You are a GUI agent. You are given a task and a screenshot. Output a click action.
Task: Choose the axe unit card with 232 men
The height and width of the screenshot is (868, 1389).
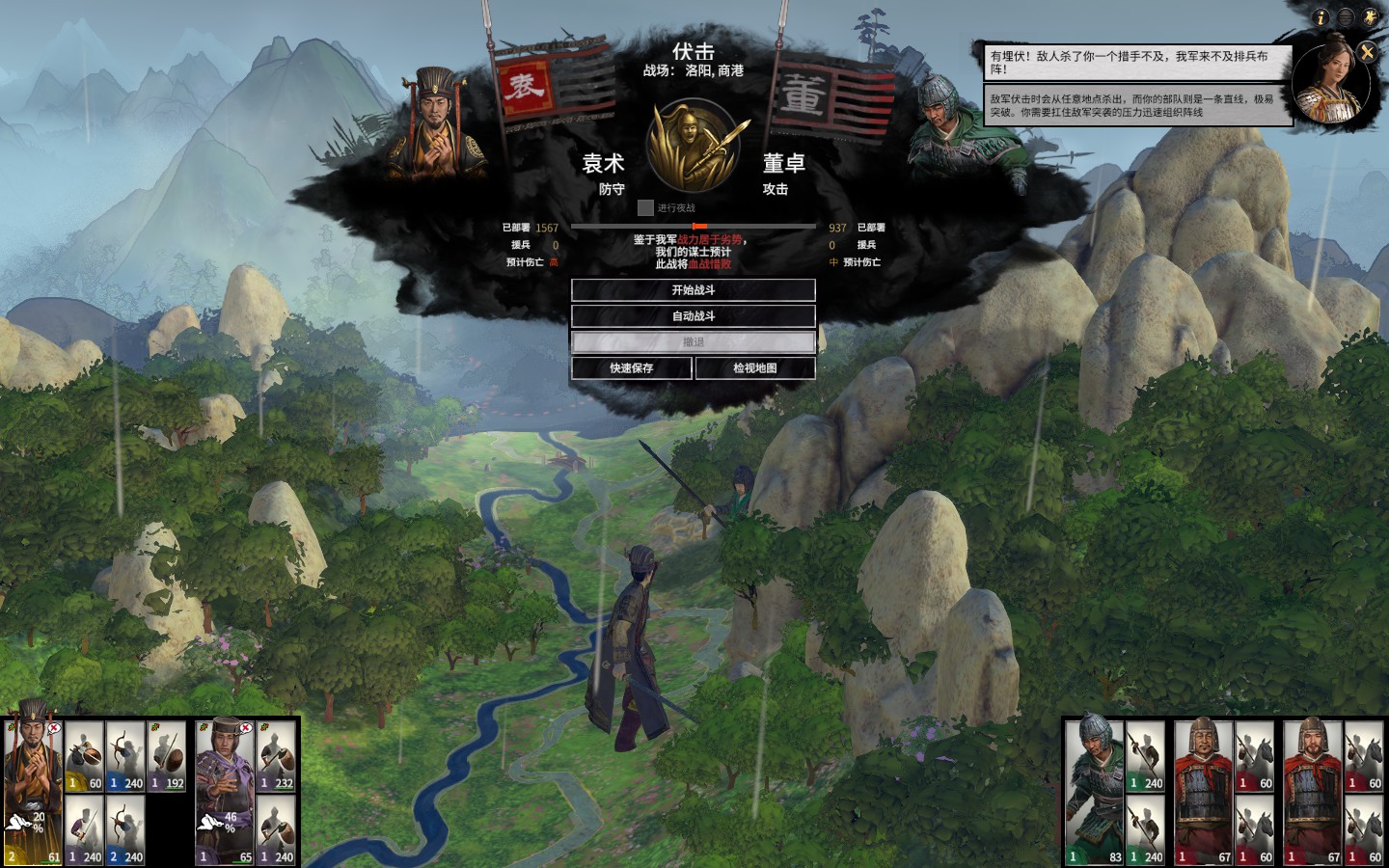pos(276,756)
